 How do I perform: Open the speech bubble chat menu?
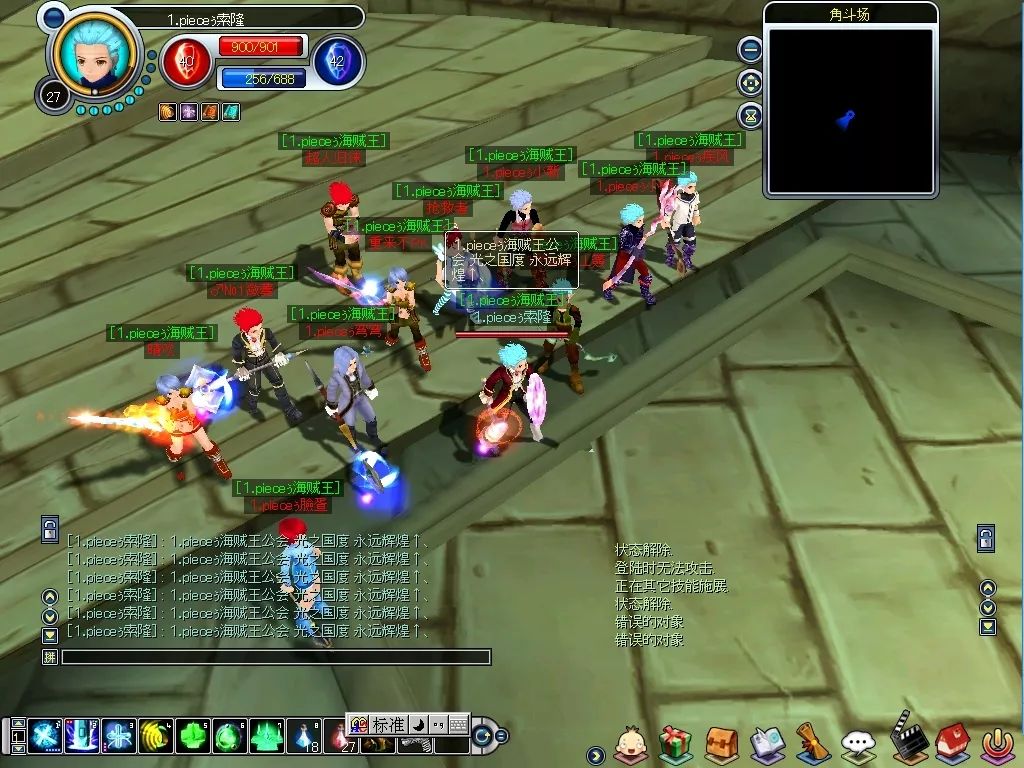coord(858,743)
